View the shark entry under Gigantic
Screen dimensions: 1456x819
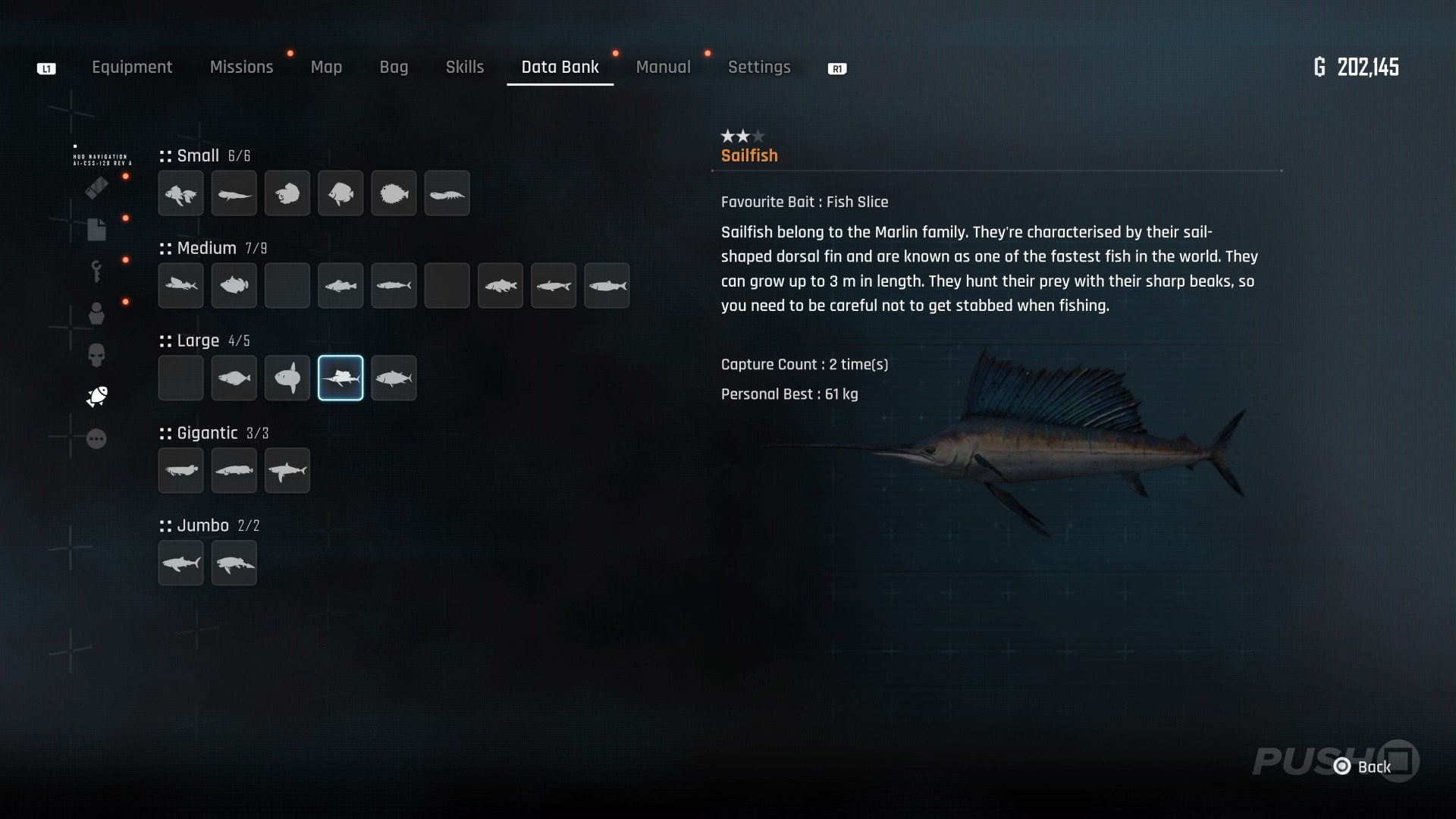(287, 470)
